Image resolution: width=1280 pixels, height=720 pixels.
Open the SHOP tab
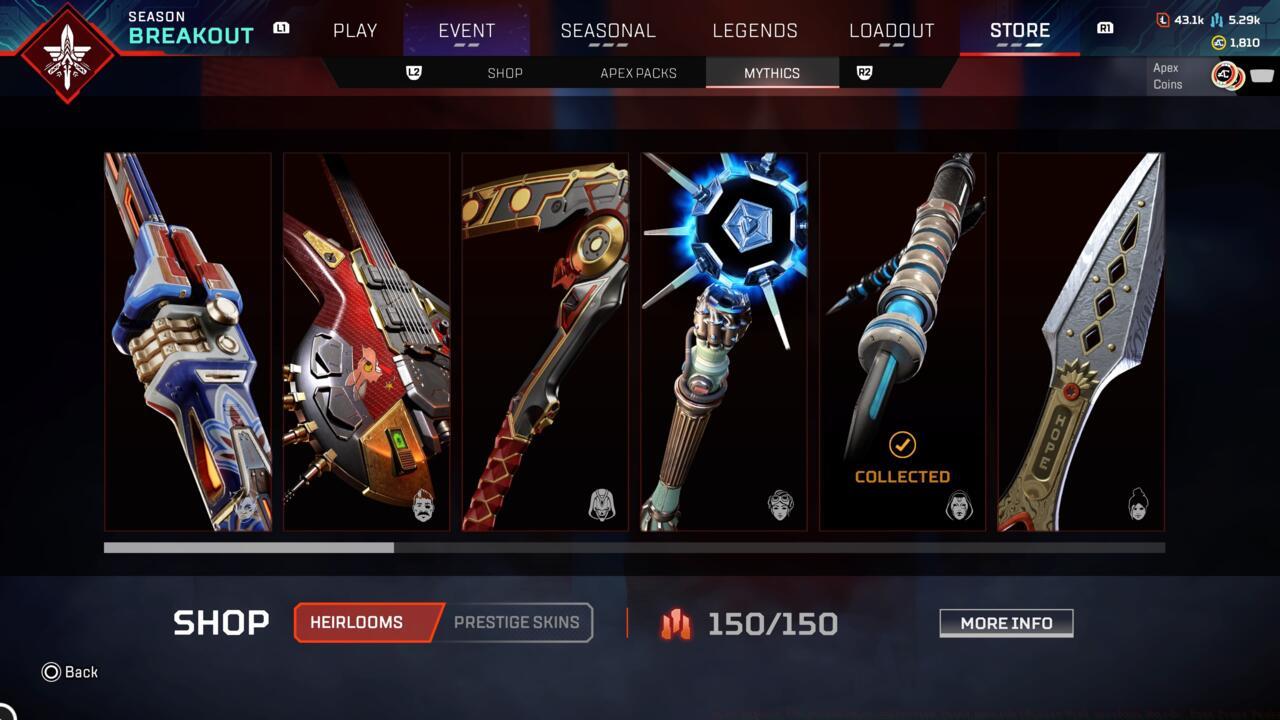pos(505,72)
